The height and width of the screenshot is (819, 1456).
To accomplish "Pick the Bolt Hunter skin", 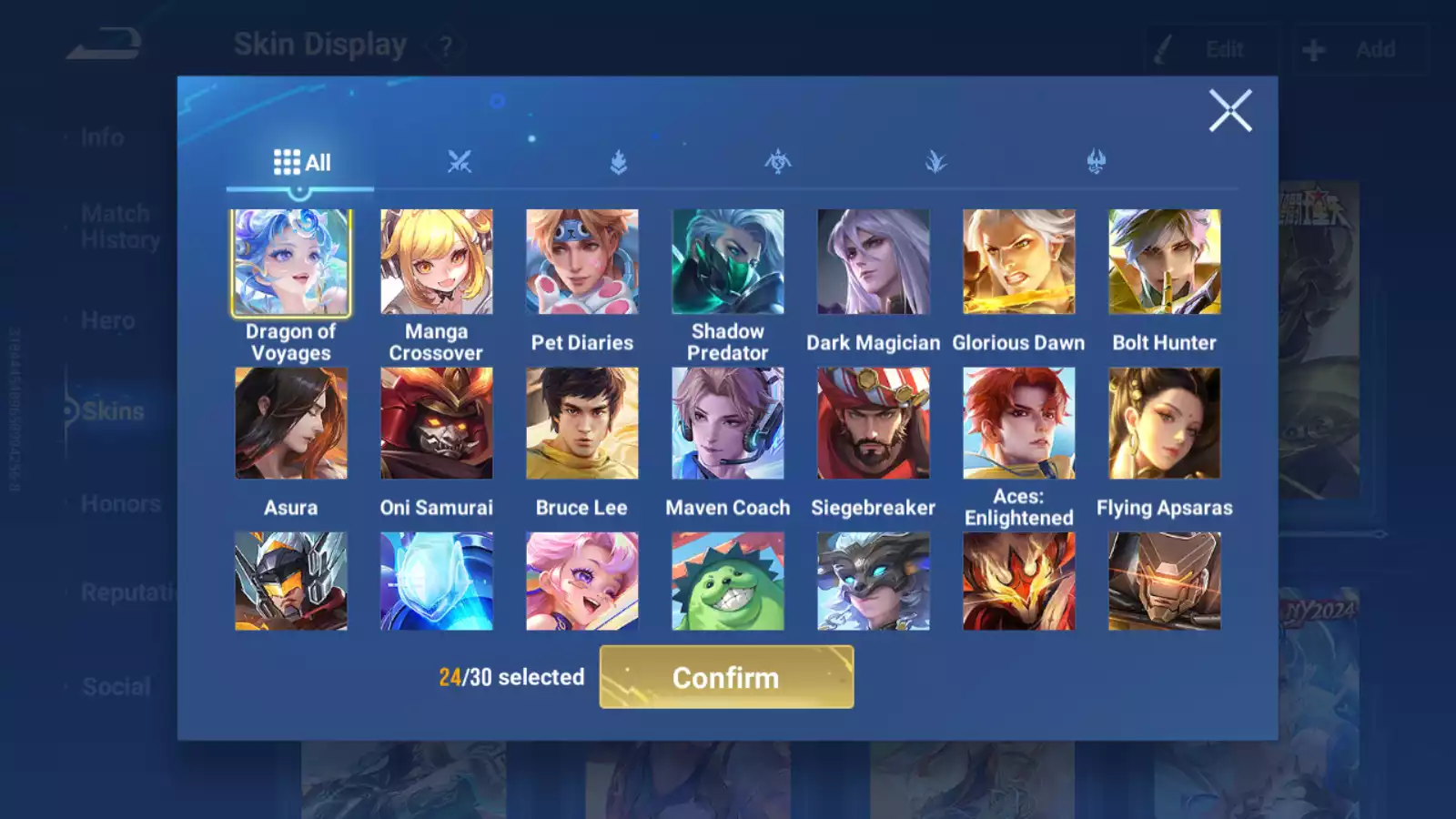I will [x=1165, y=262].
